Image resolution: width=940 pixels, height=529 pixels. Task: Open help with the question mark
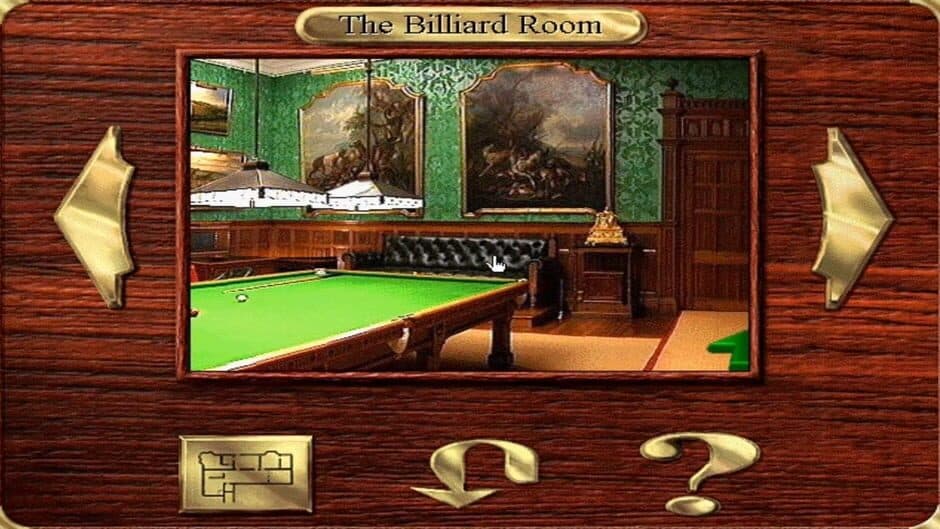698,470
